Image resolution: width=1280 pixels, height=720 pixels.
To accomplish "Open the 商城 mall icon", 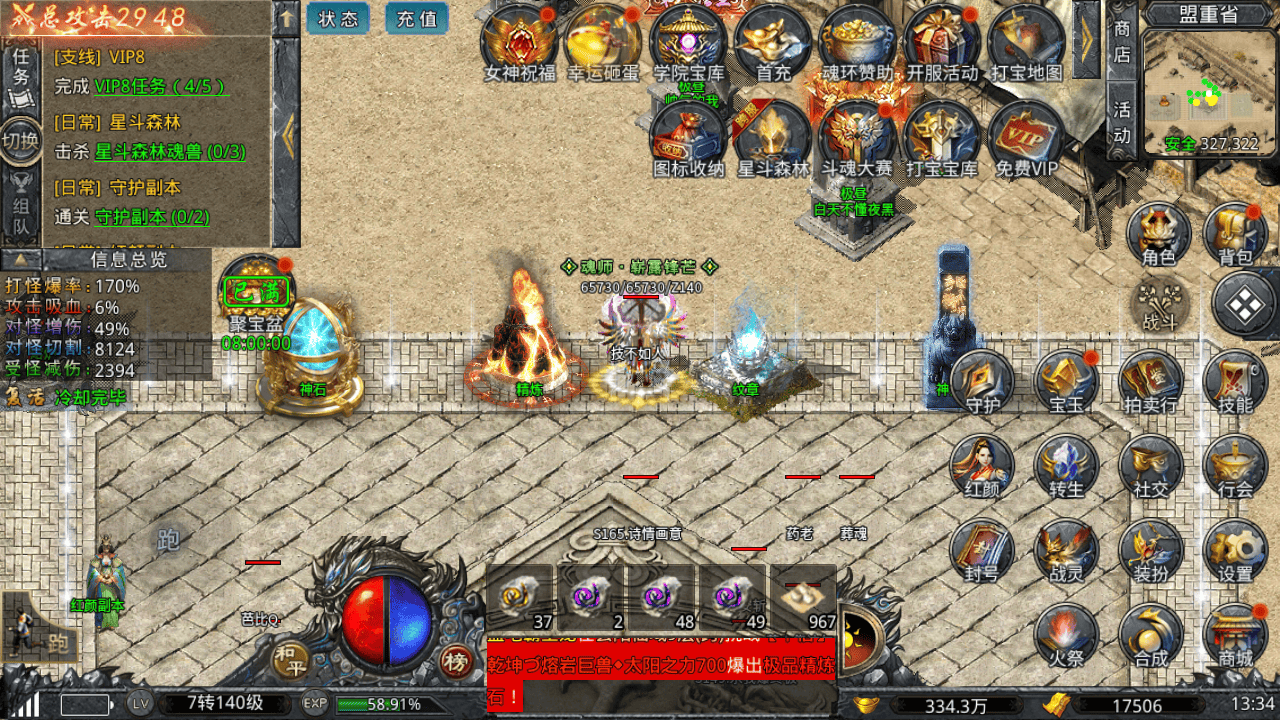I will tap(1235, 636).
